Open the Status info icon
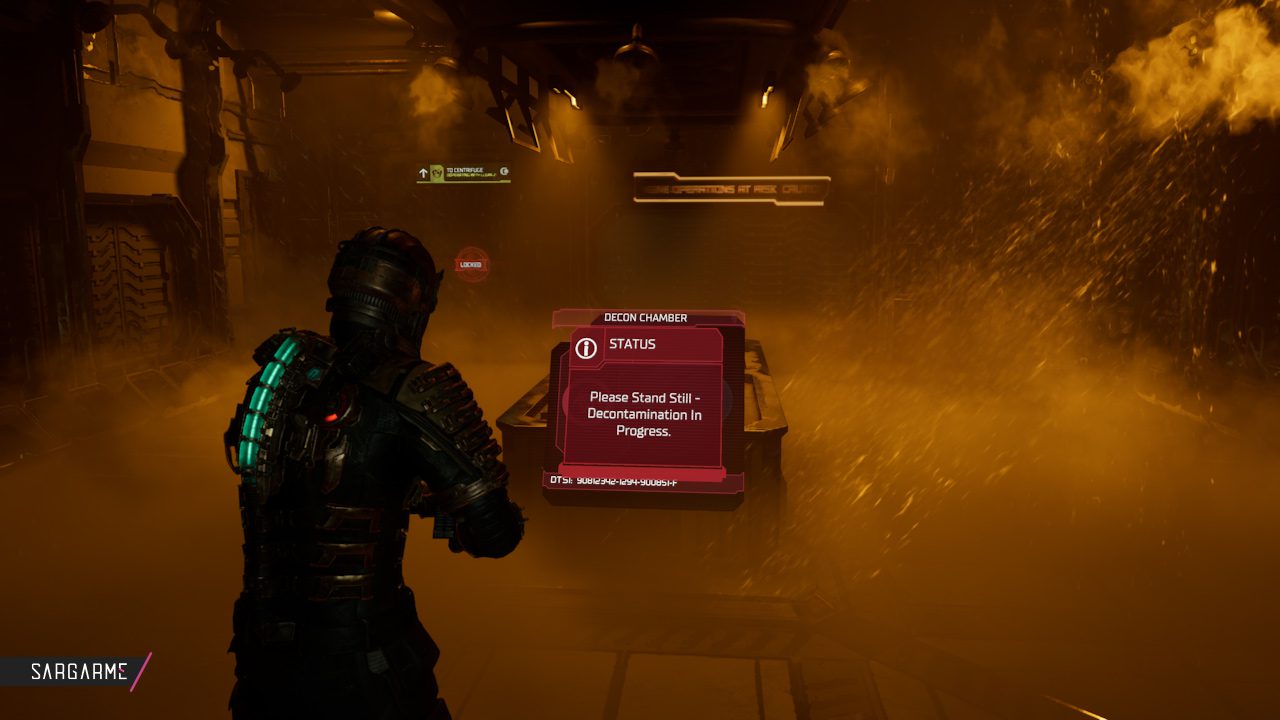1280x720 pixels. (587, 347)
